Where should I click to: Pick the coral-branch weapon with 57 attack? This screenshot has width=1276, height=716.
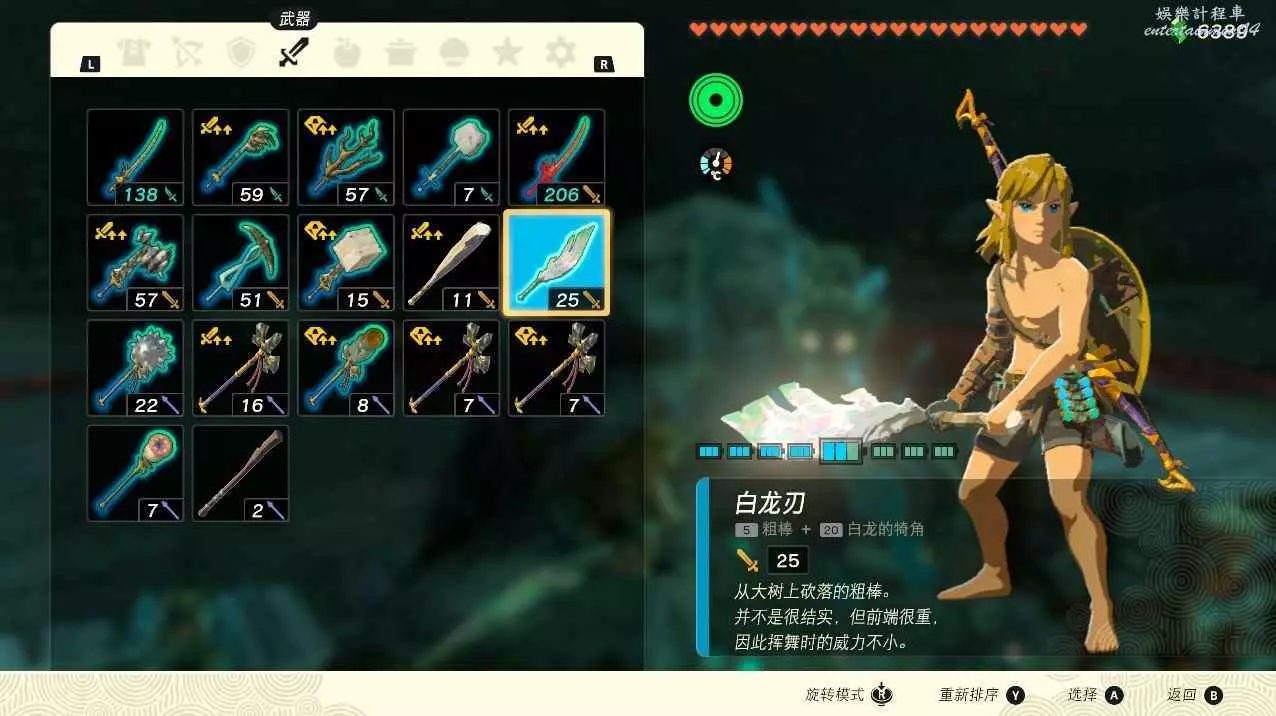[346, 157]
